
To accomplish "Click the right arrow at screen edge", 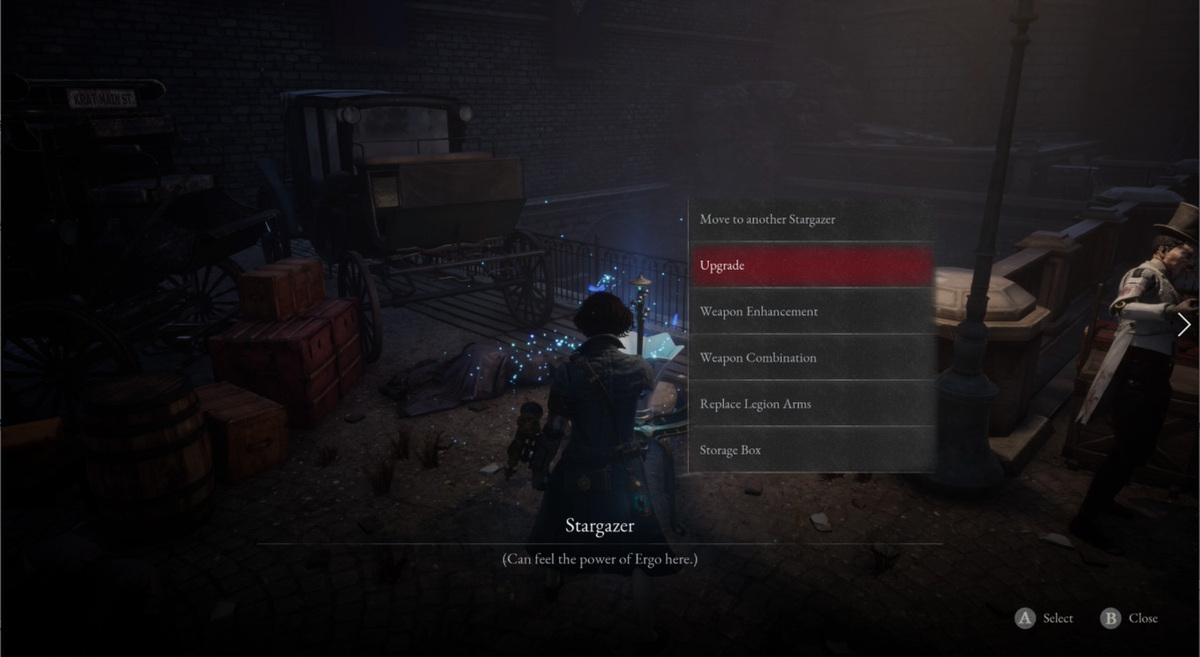I will (1184, 325).
